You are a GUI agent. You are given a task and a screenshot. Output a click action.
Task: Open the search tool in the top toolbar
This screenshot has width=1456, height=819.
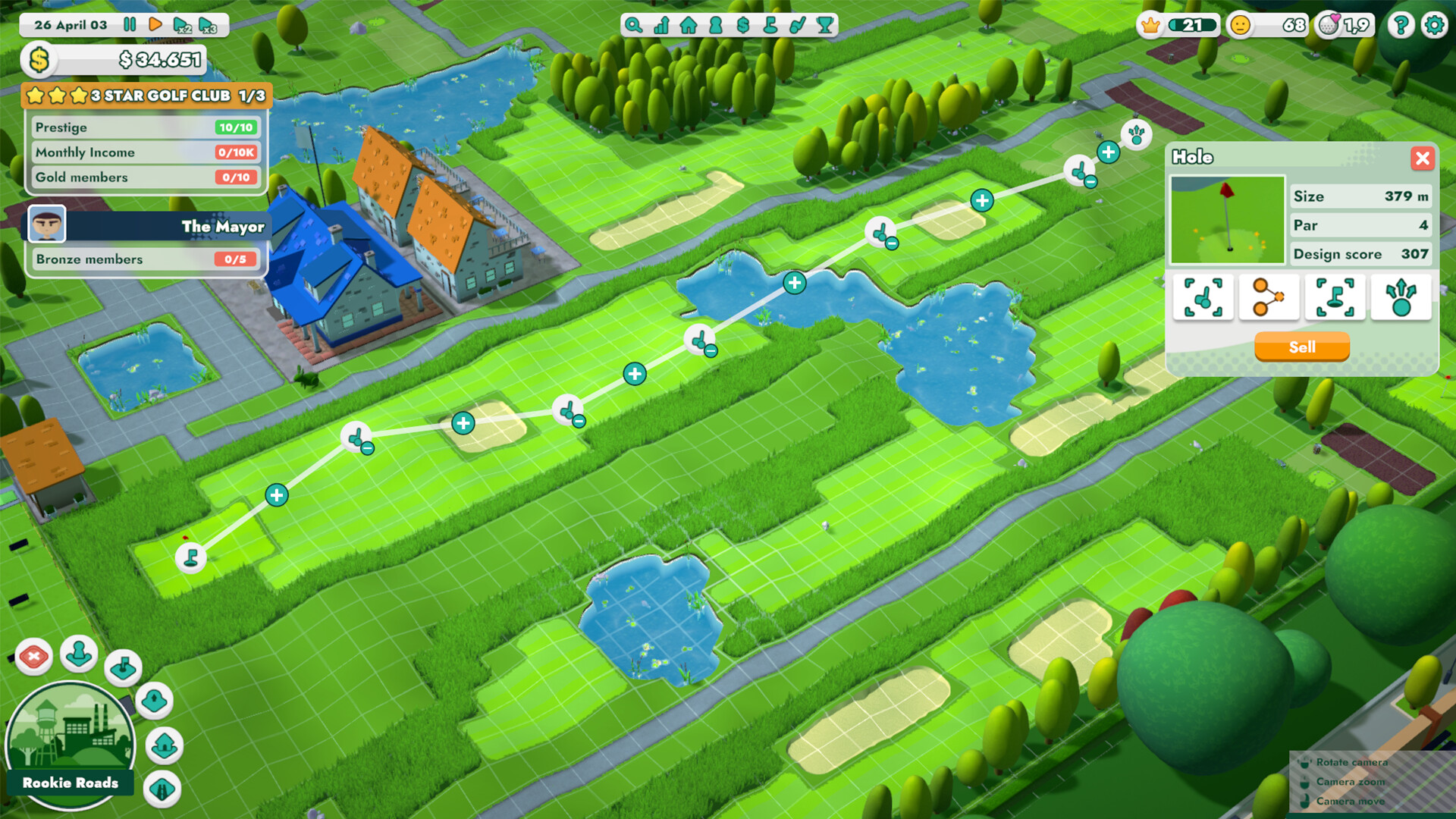633,25
